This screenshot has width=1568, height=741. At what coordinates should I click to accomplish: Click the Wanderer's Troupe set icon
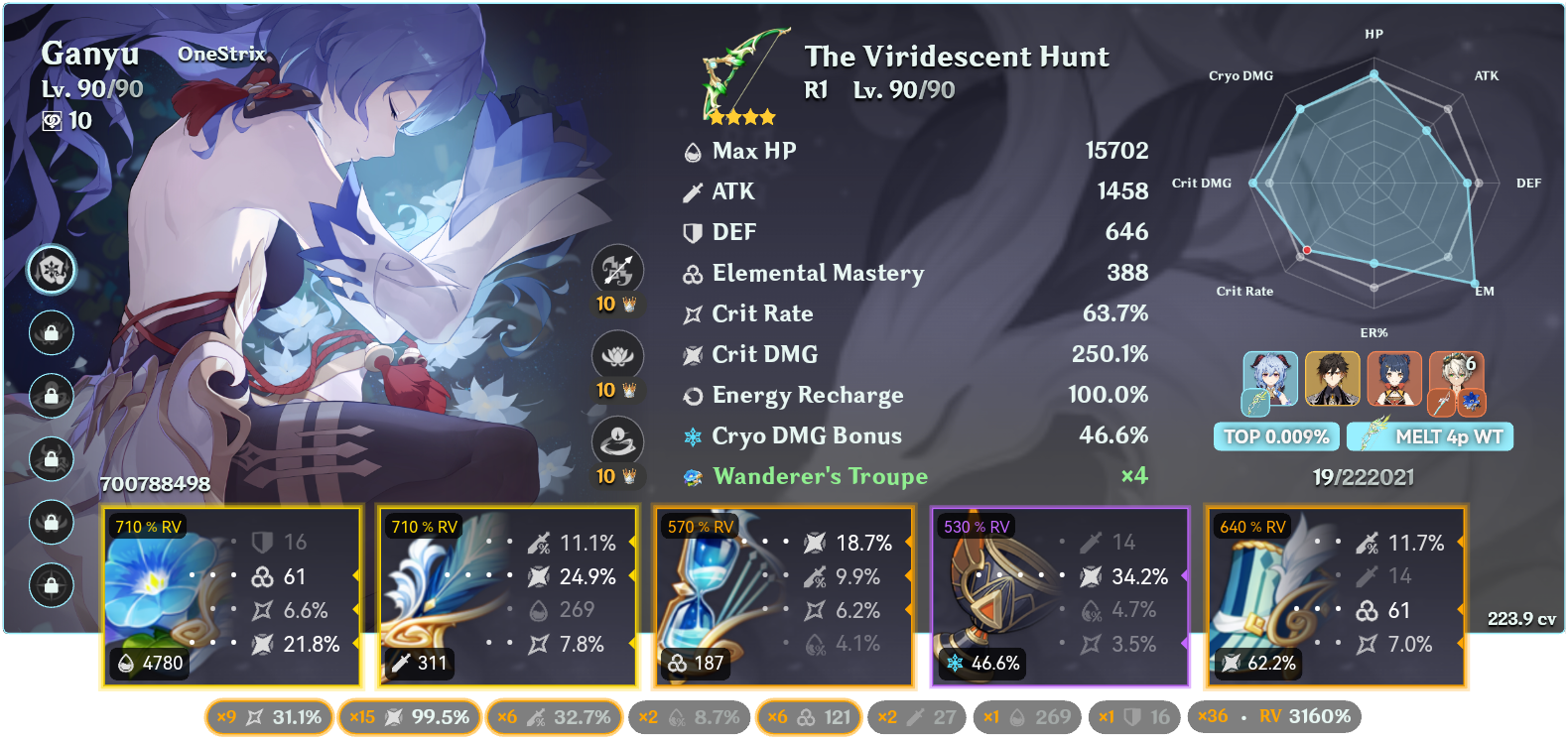tap(690, 476)
